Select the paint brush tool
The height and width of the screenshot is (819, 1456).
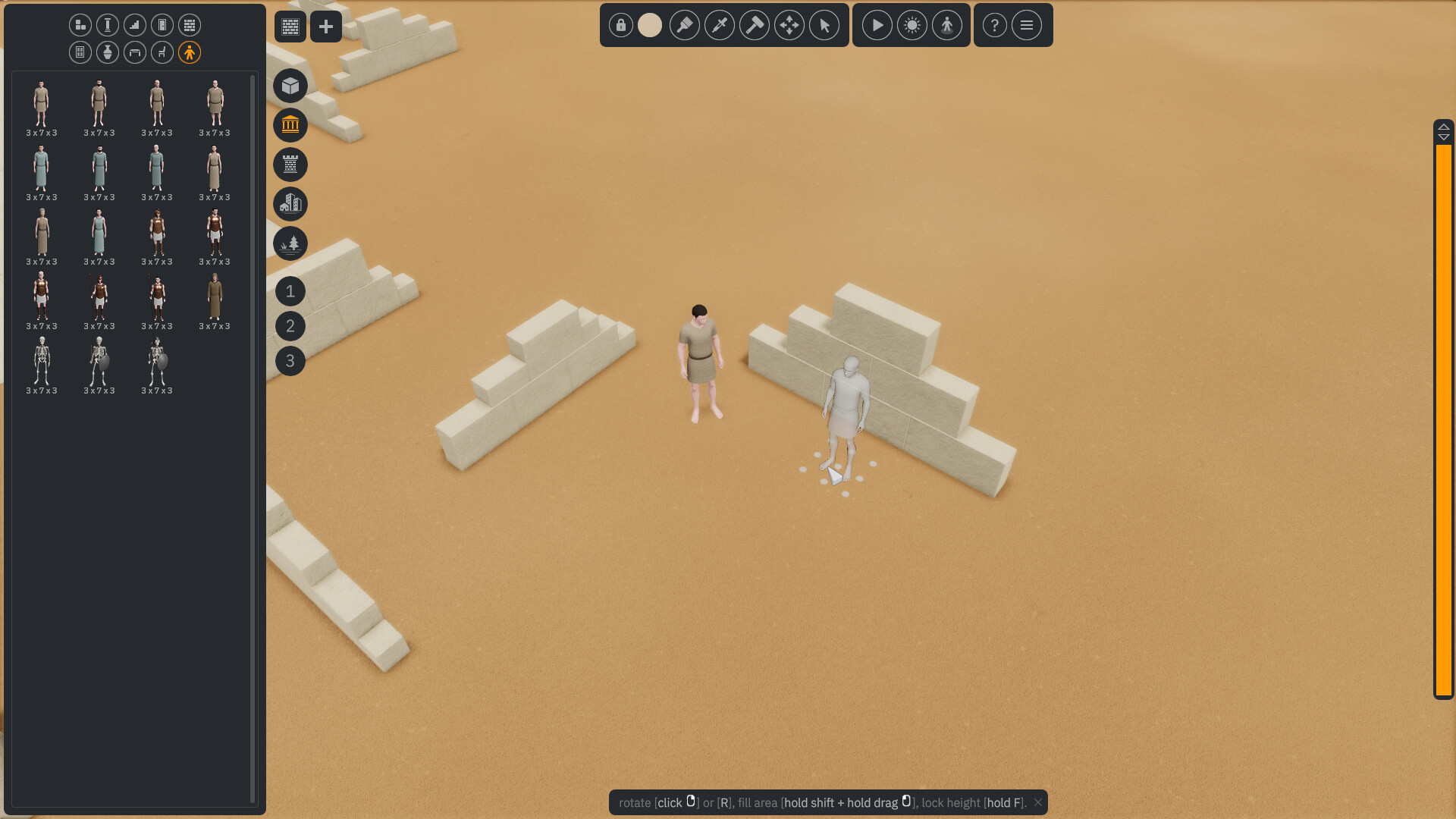[x=685, y=25]
